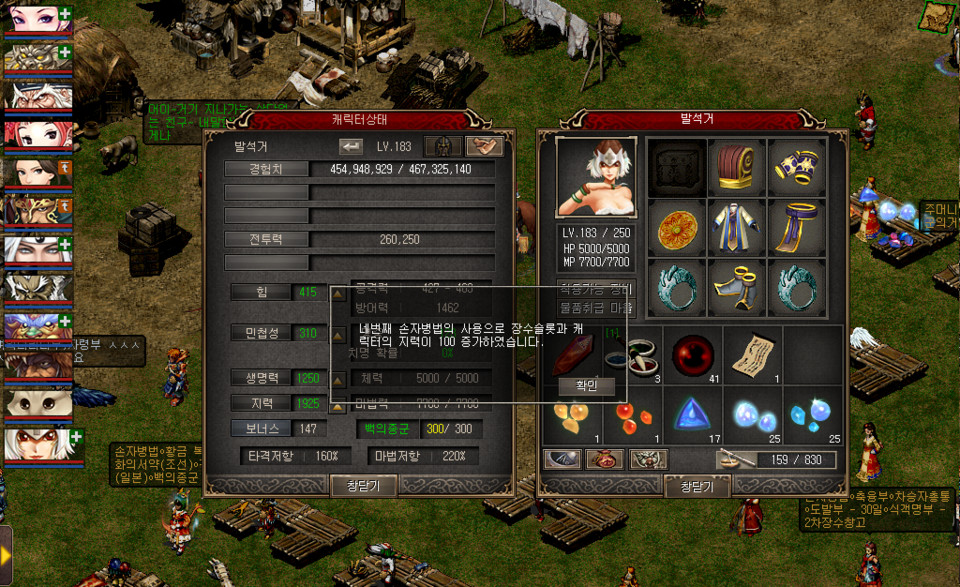Click the return arrow button beside LV.183
The height and width of the screenshot is (587, 960).
tap(351, 146)
